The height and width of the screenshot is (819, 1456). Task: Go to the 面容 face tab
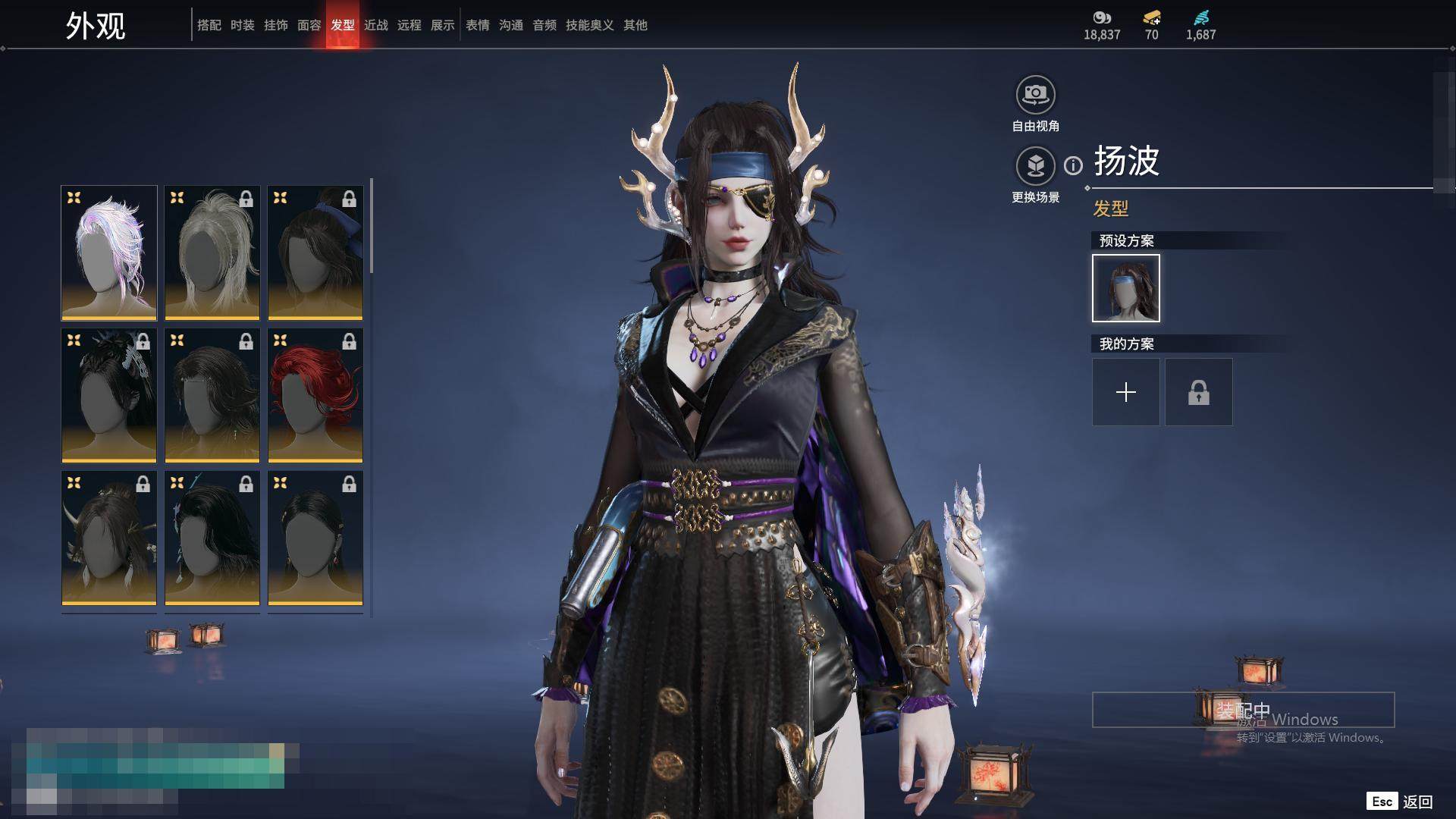point(309,25)
